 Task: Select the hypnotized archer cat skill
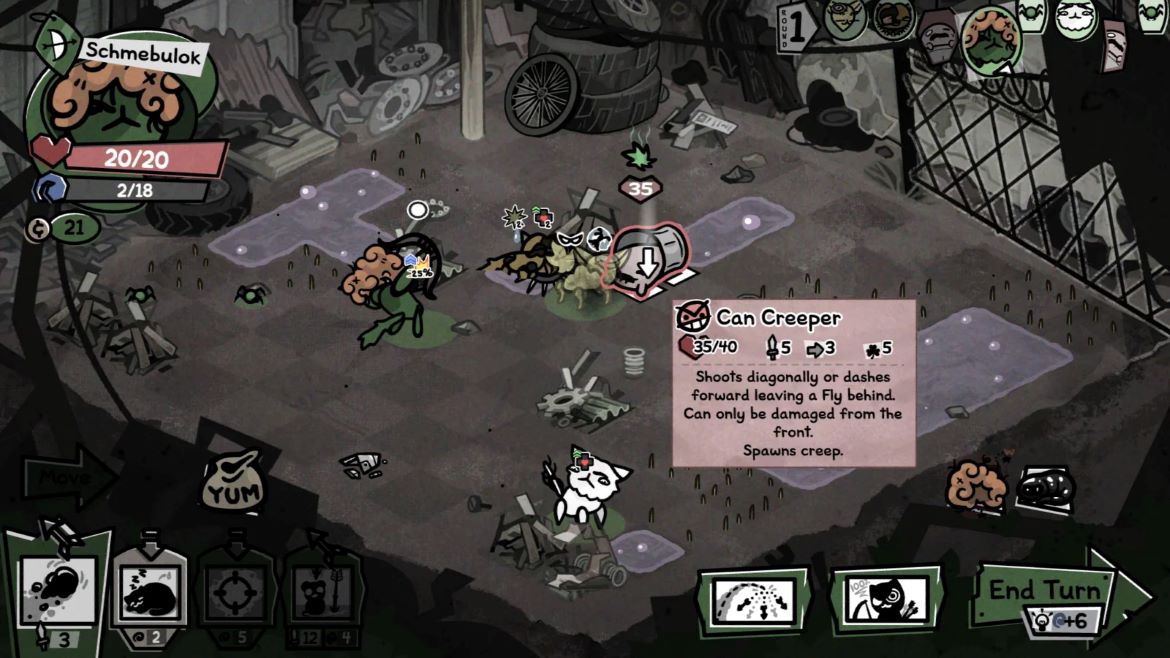(x=885, y=600)
